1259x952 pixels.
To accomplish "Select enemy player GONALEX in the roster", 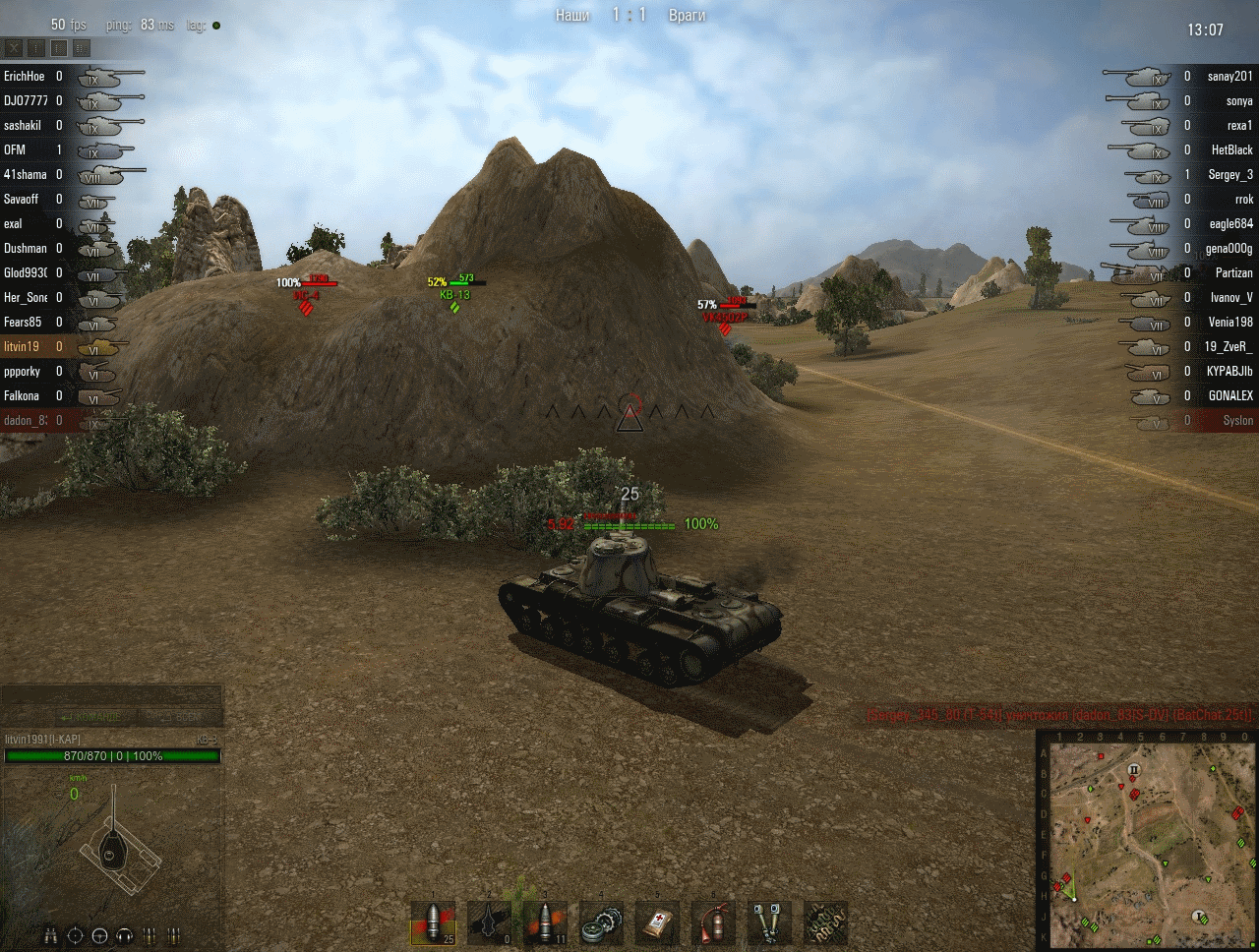I will click(1230, 395).
